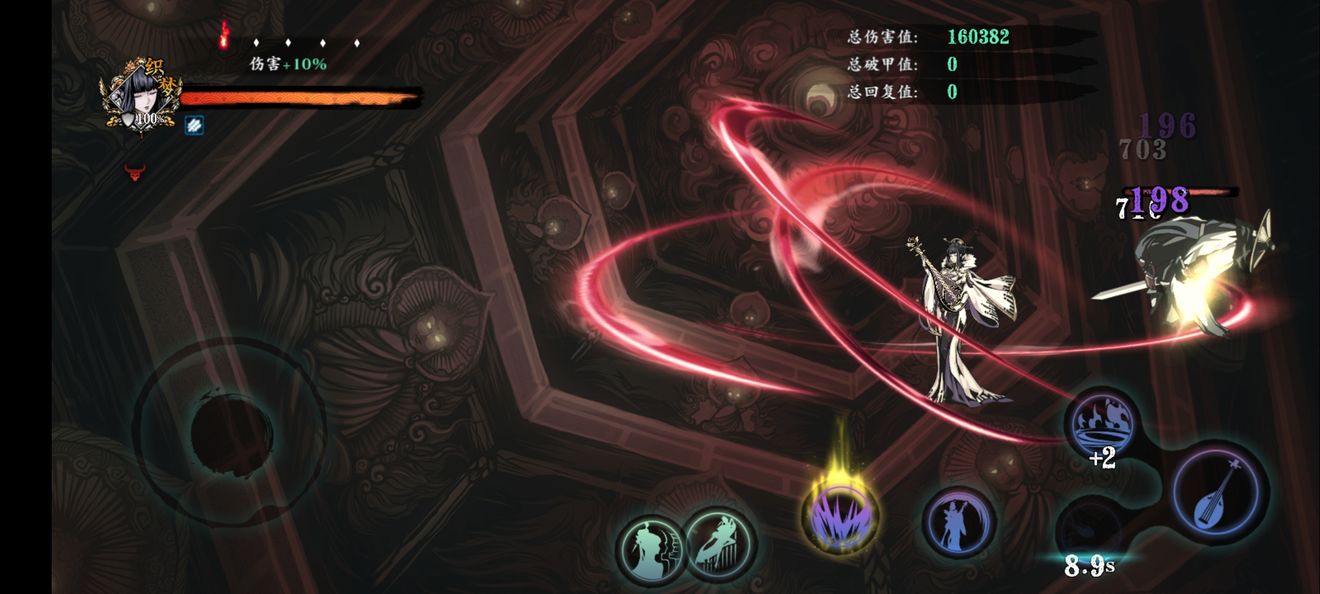The height and width of the screenshot is (594, 1320).
Task: Inspect the blue claw-mark buff icon
Action: pos(194,124)
